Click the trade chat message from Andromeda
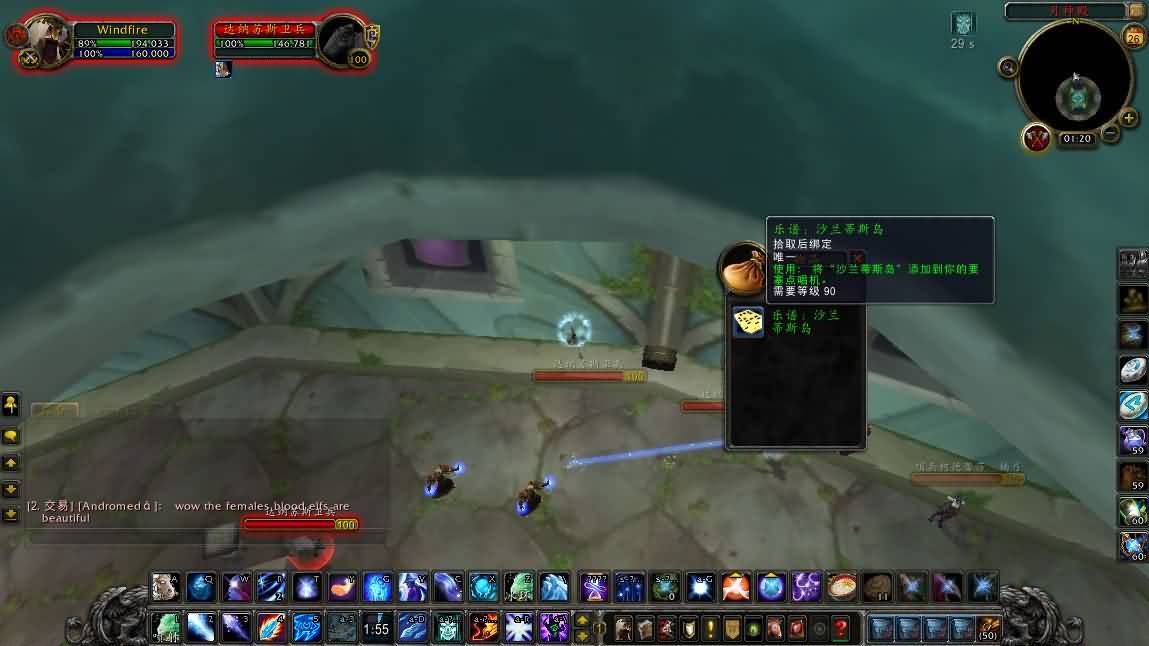Viewport: 1149px width, 646px height. point(190,511)
